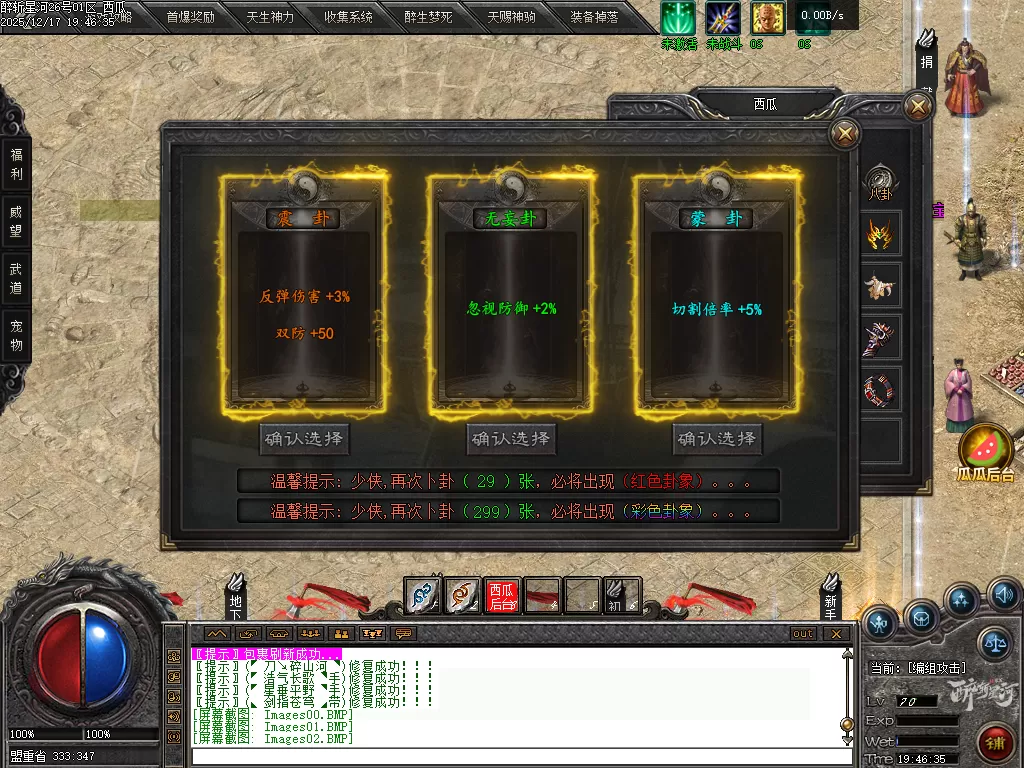Confirm selection of the 无妄卦 card

510,438
